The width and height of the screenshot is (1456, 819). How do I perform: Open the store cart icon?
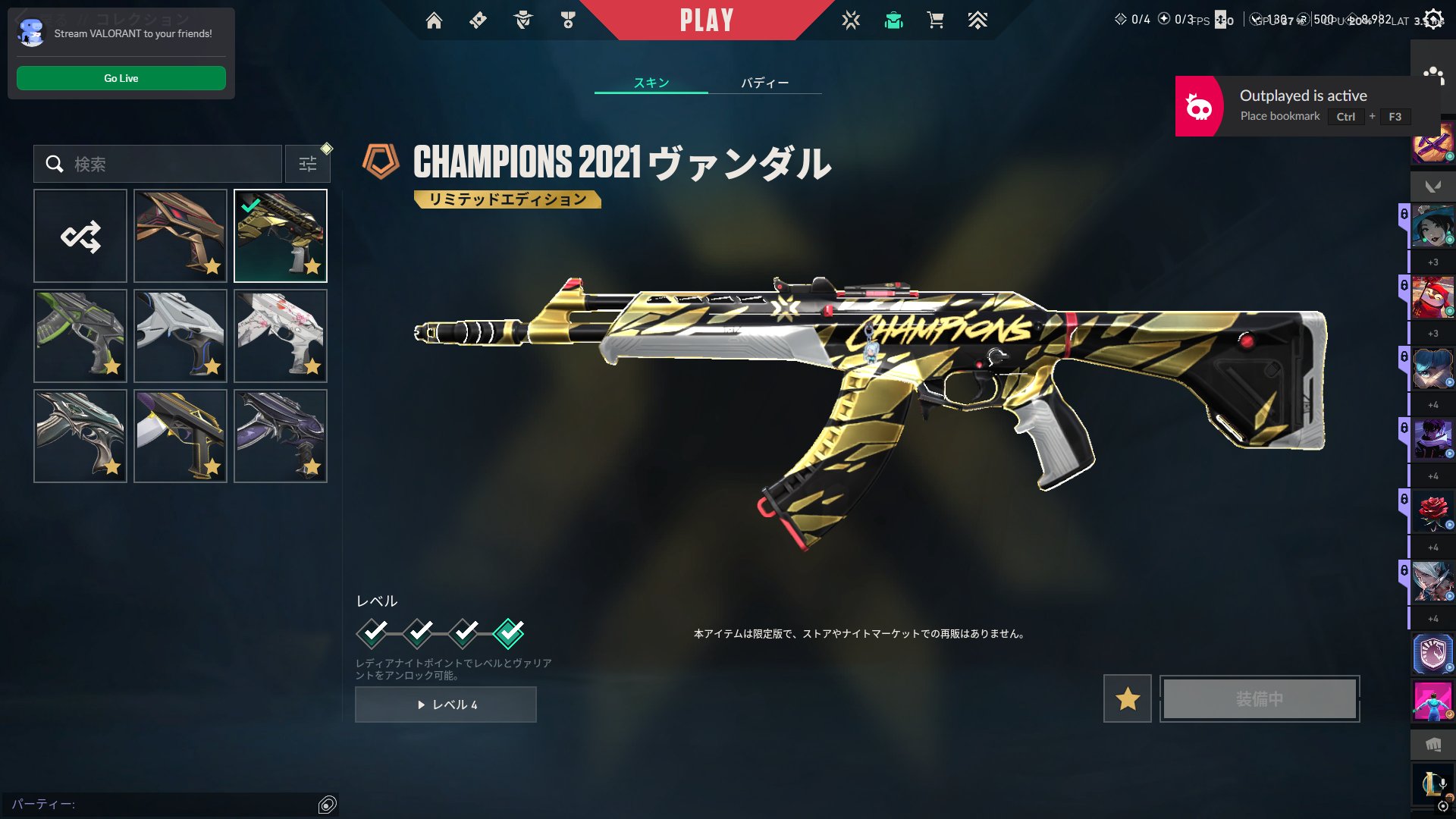(x=935, y=20)
